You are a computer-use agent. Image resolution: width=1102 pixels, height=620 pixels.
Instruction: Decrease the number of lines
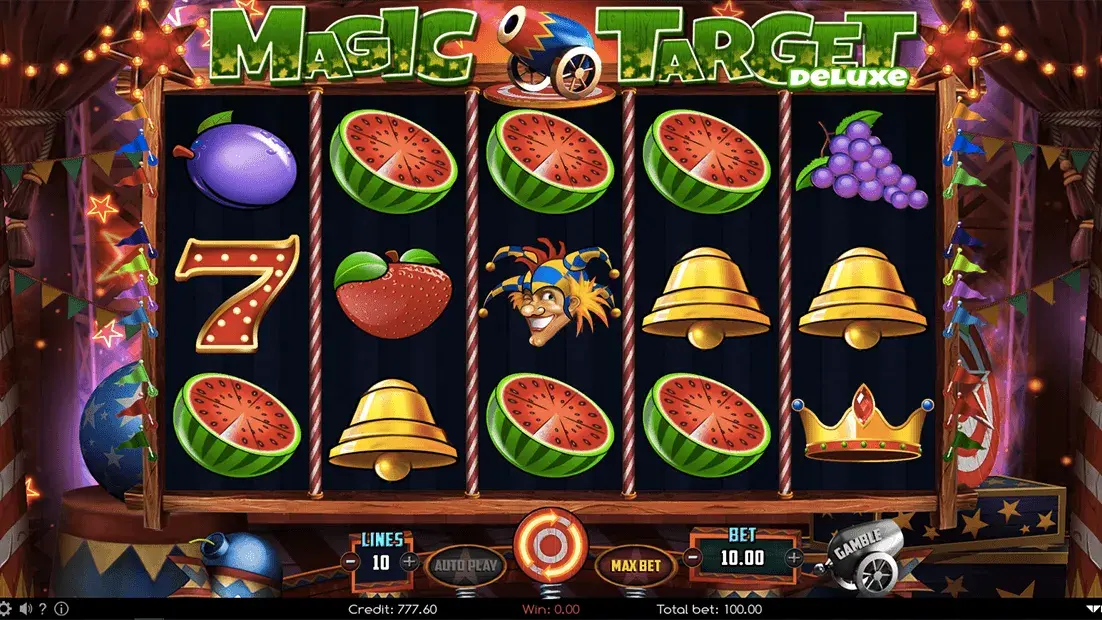(x=352, y=562)
